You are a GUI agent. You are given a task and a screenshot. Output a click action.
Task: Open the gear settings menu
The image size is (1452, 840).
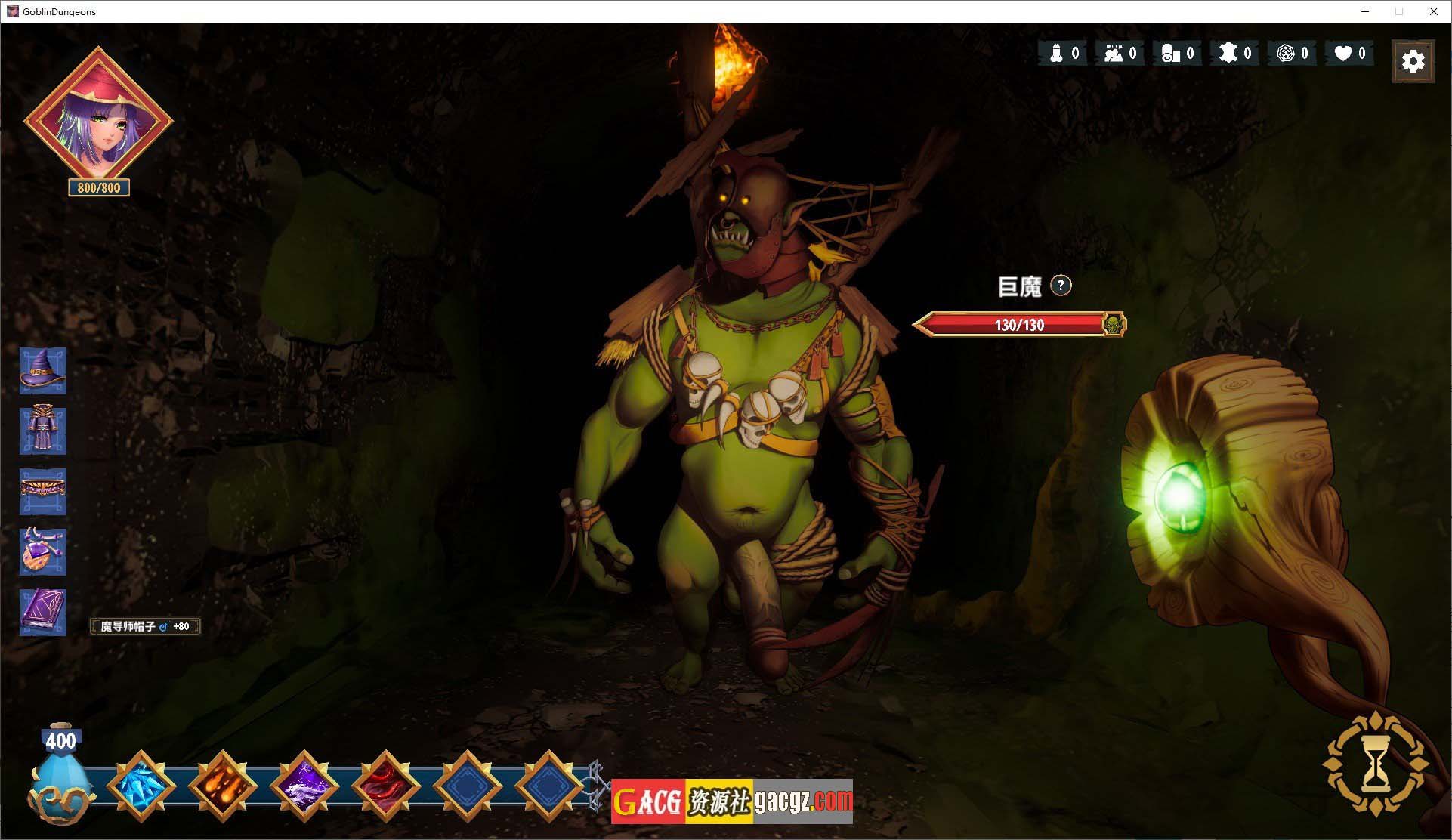coord(1413,61)
